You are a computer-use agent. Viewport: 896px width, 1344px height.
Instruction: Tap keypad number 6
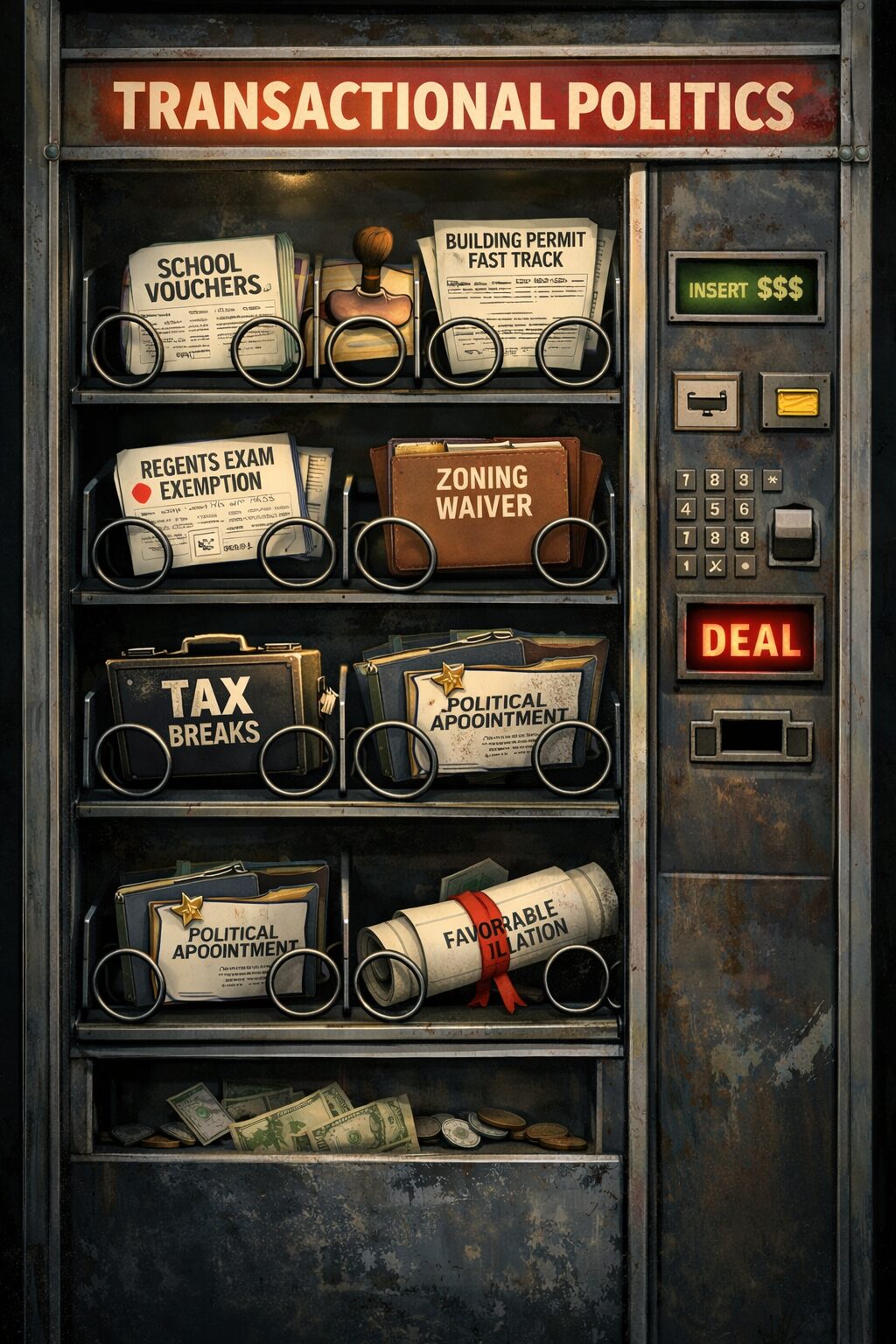click(x=745, y=508)
